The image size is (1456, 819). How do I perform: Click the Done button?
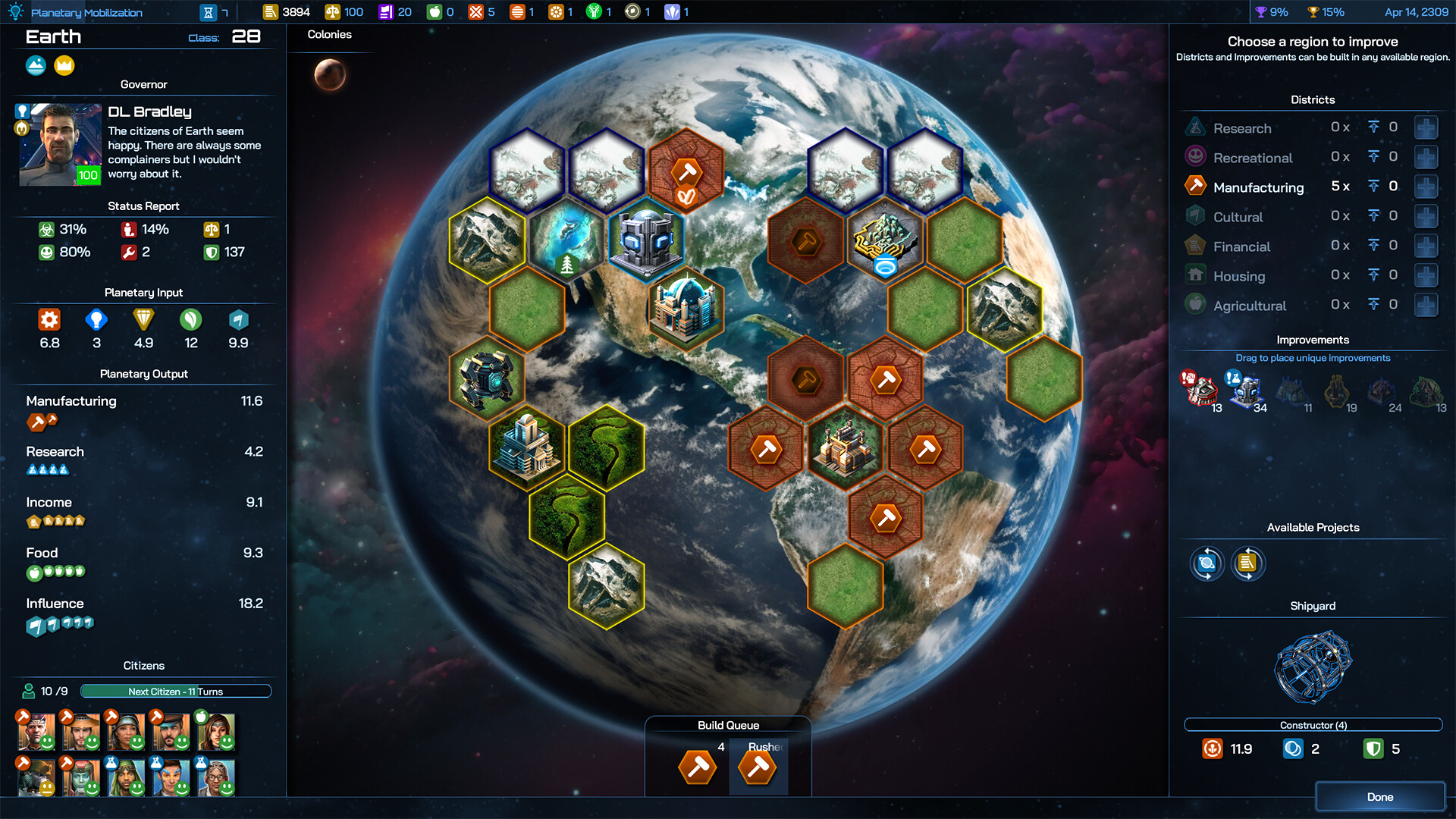(1379, 796)
